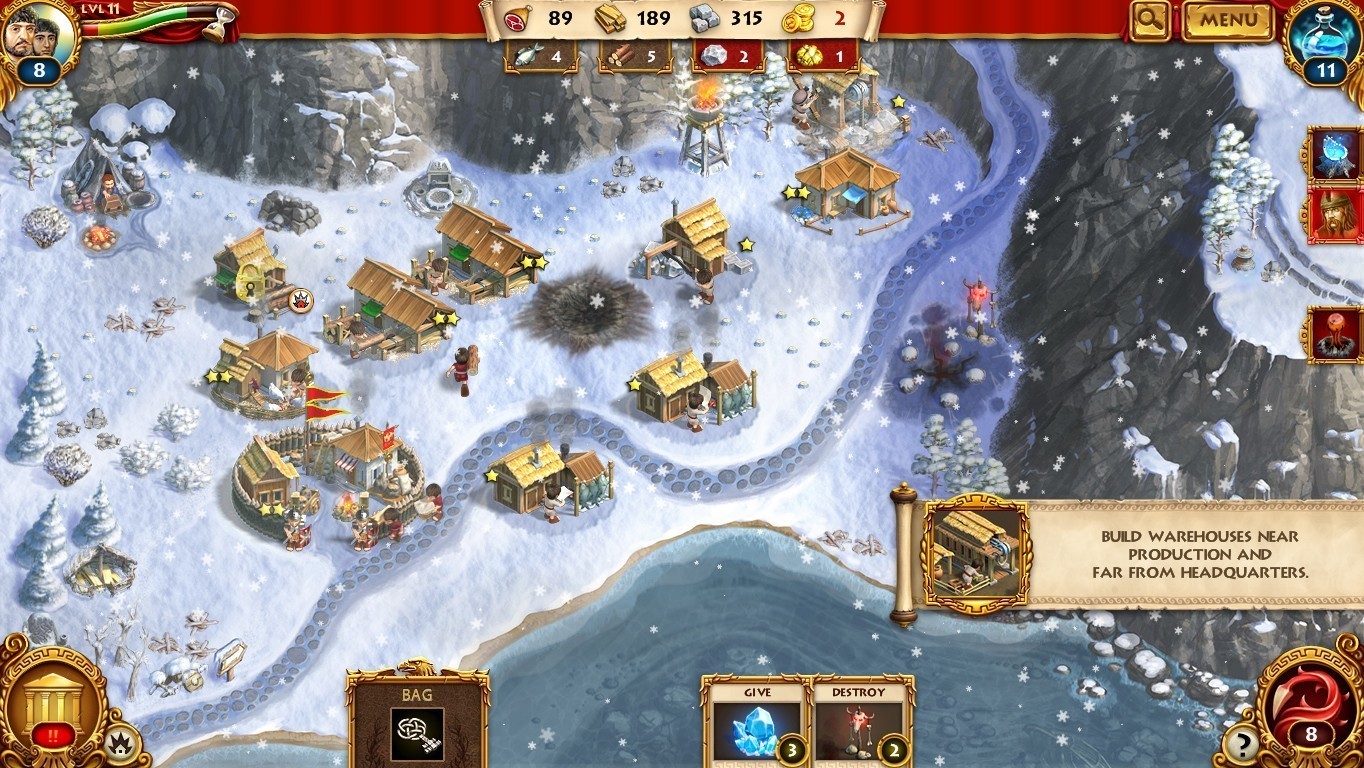The width and height of the screenshot is (1364, 768).
Task: Open the MENU button
Action: pos(1228,20)
